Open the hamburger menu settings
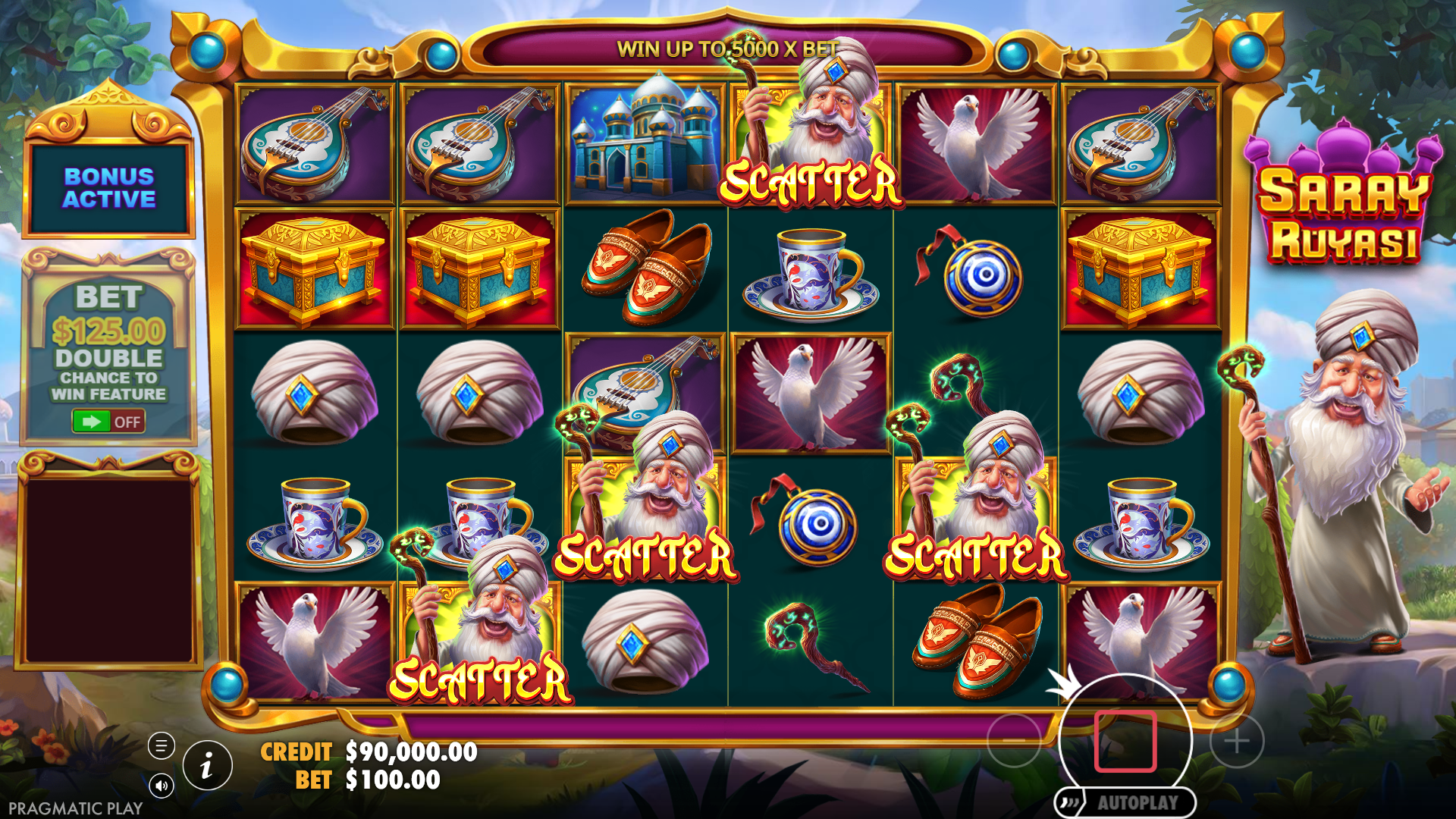Image resolution: width=1456 pixels, height=819 pixels. click(x=161, y=746)
